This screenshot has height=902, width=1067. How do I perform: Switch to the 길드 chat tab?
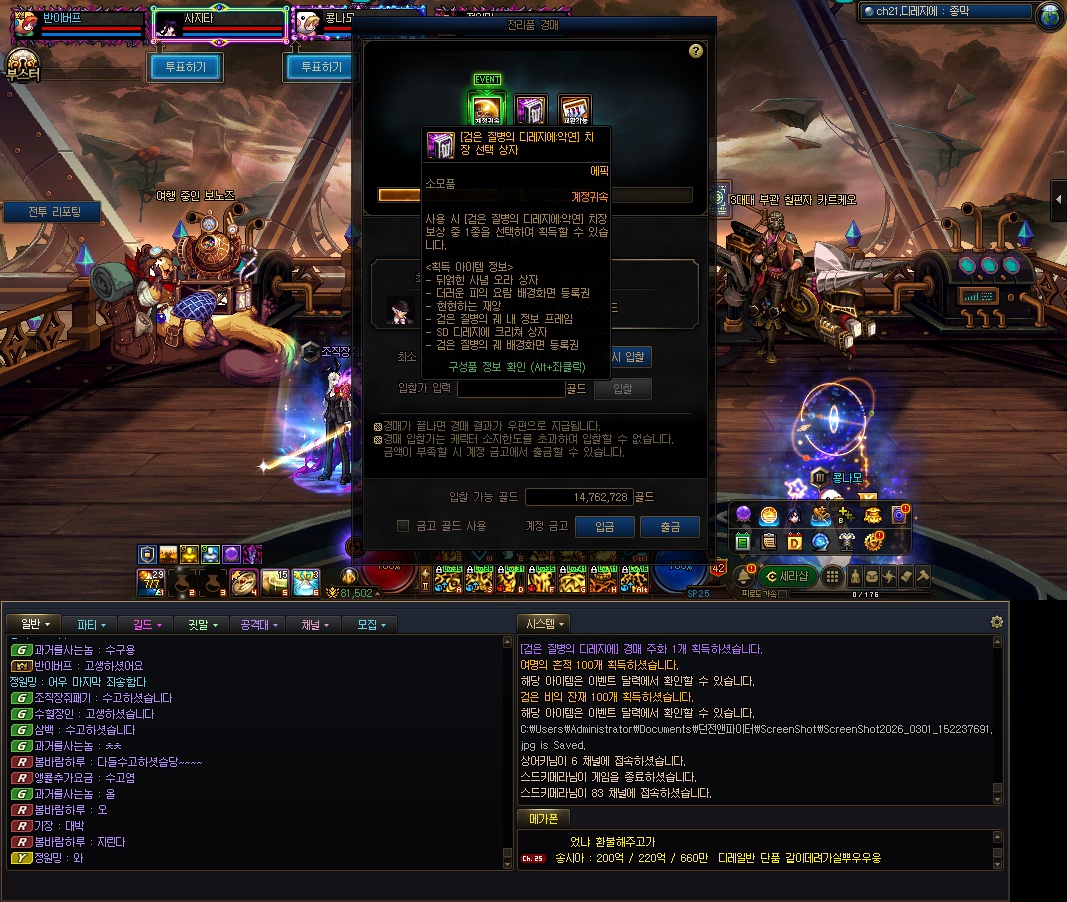(x=147, y=624)
